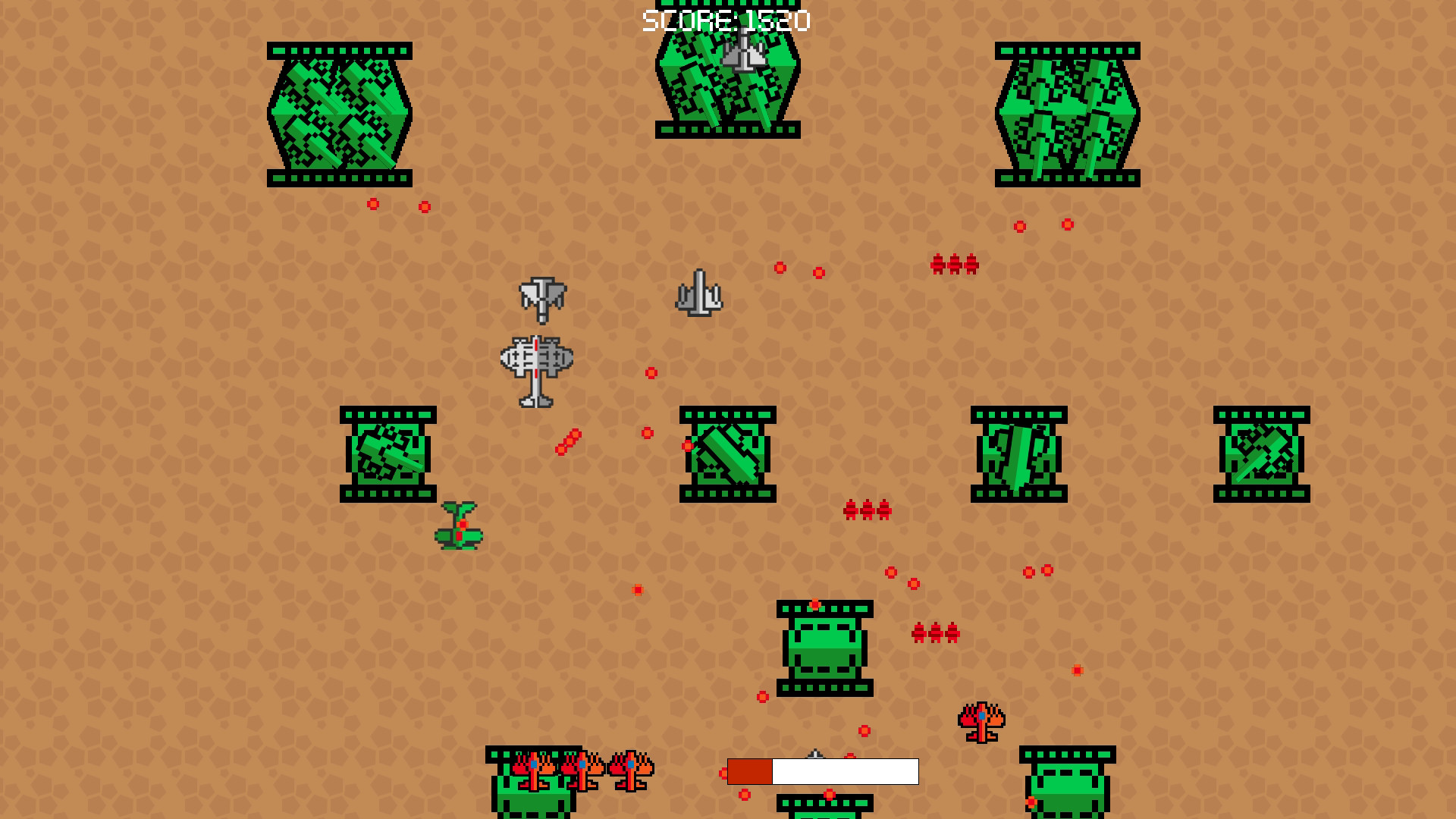Screen dimensions: 1456x819
Task: Click the trio of red soldiers mid-screen
Action: tap(866, 508)
